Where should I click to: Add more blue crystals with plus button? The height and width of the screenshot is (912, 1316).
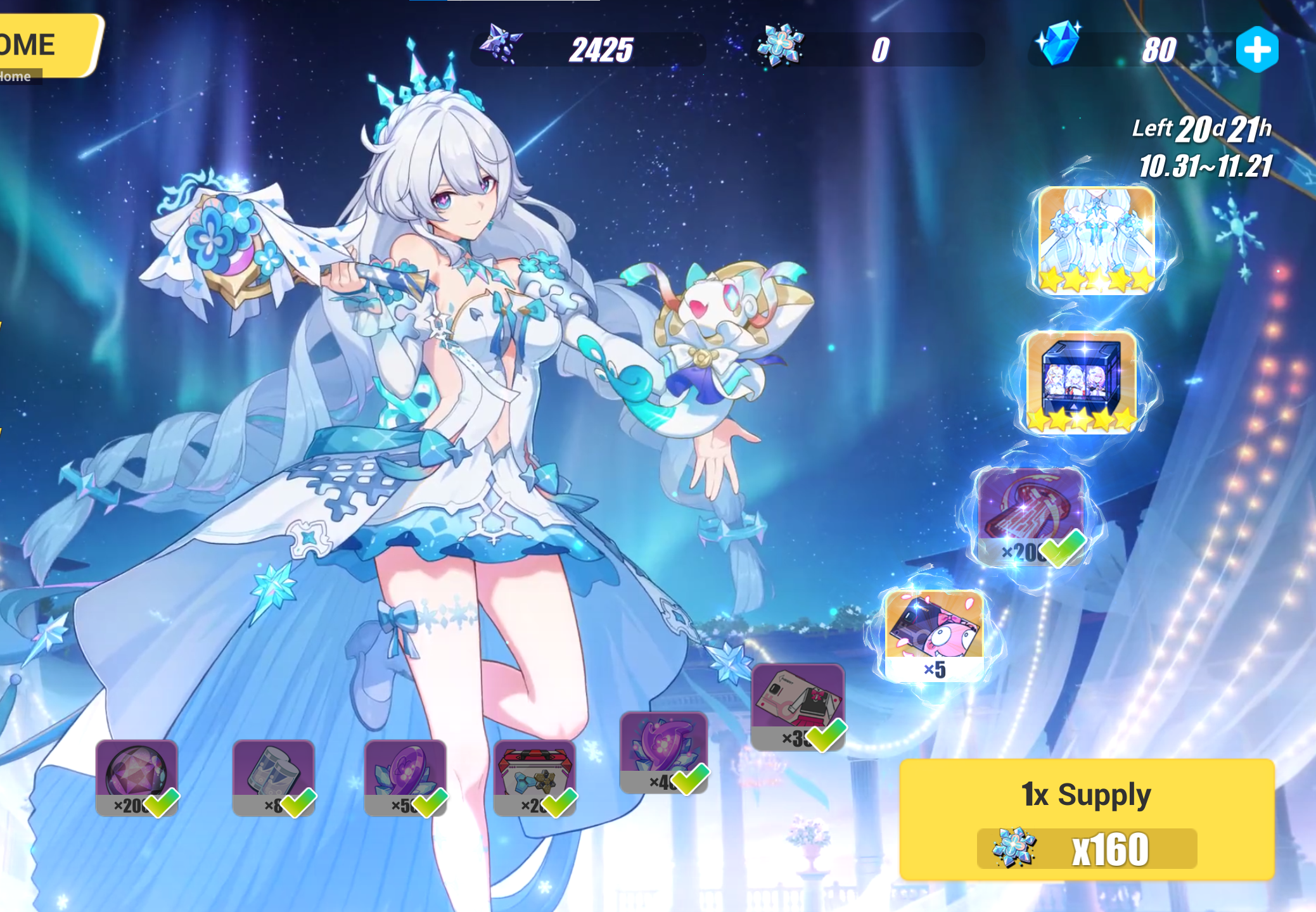point(1257,49)
